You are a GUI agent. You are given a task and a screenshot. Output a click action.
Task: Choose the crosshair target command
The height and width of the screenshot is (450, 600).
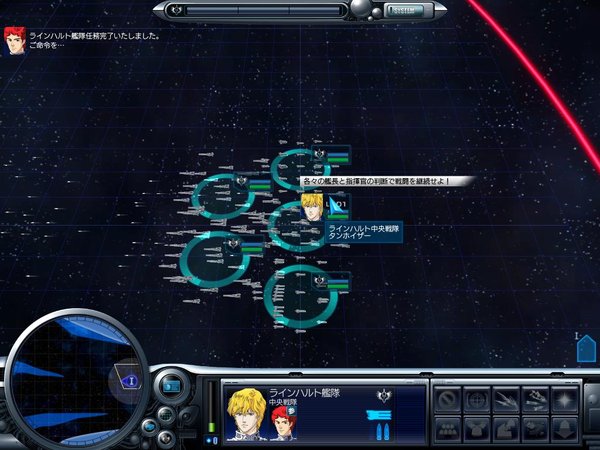pos(478,400)
